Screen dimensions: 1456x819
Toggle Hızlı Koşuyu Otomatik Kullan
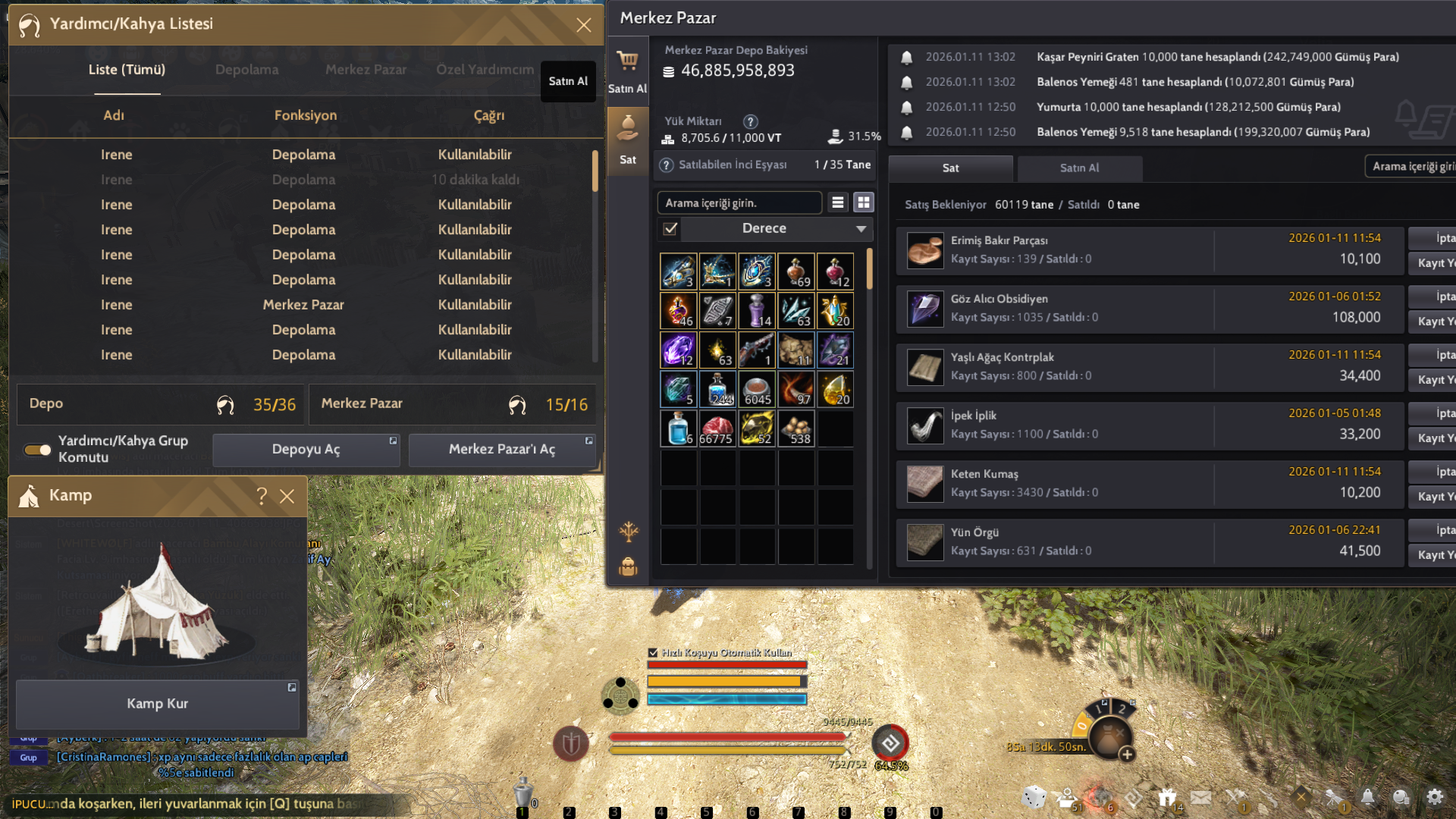653,651
